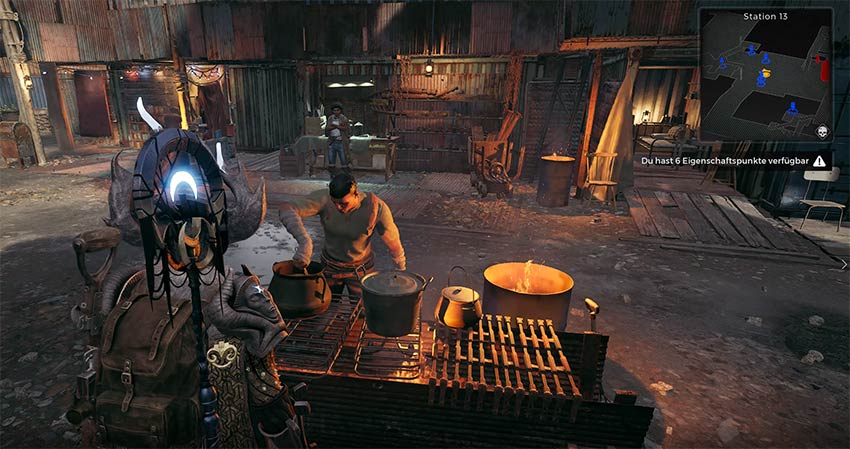Select the red marker on the minimap
This screenshot has height=449, width=850.
point(823,68)
